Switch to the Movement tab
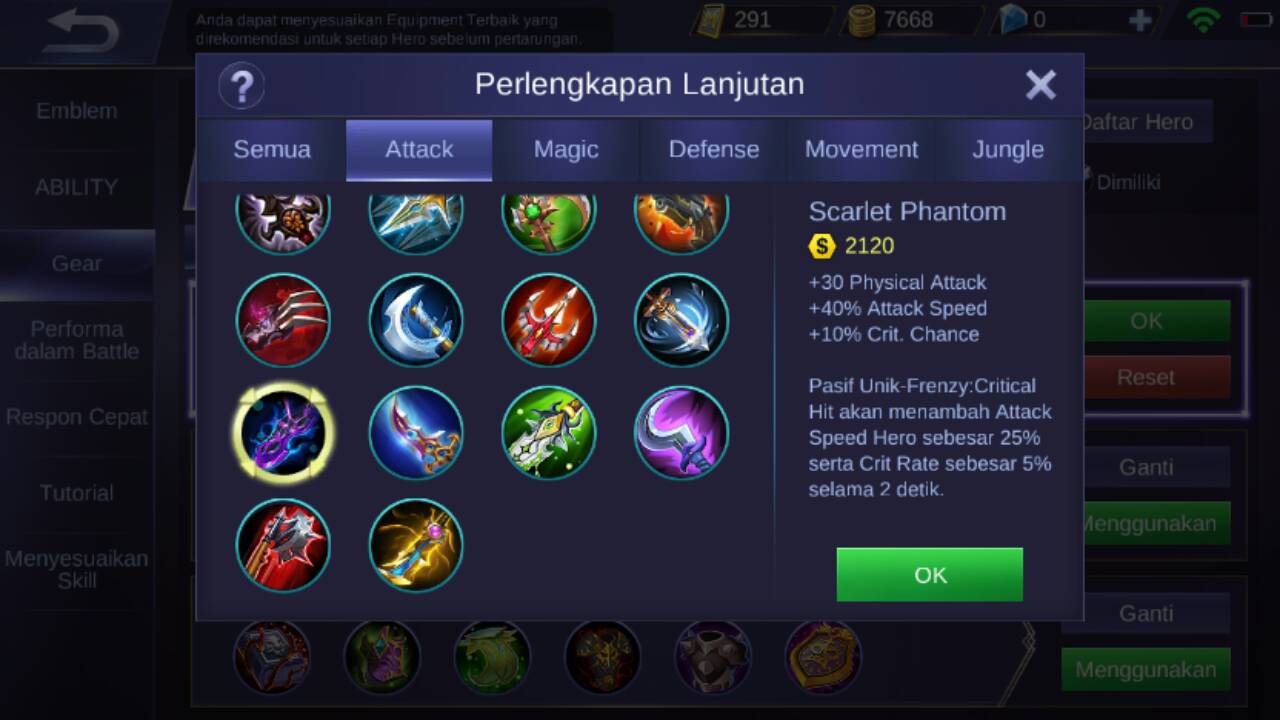 [x=861, y=149]
